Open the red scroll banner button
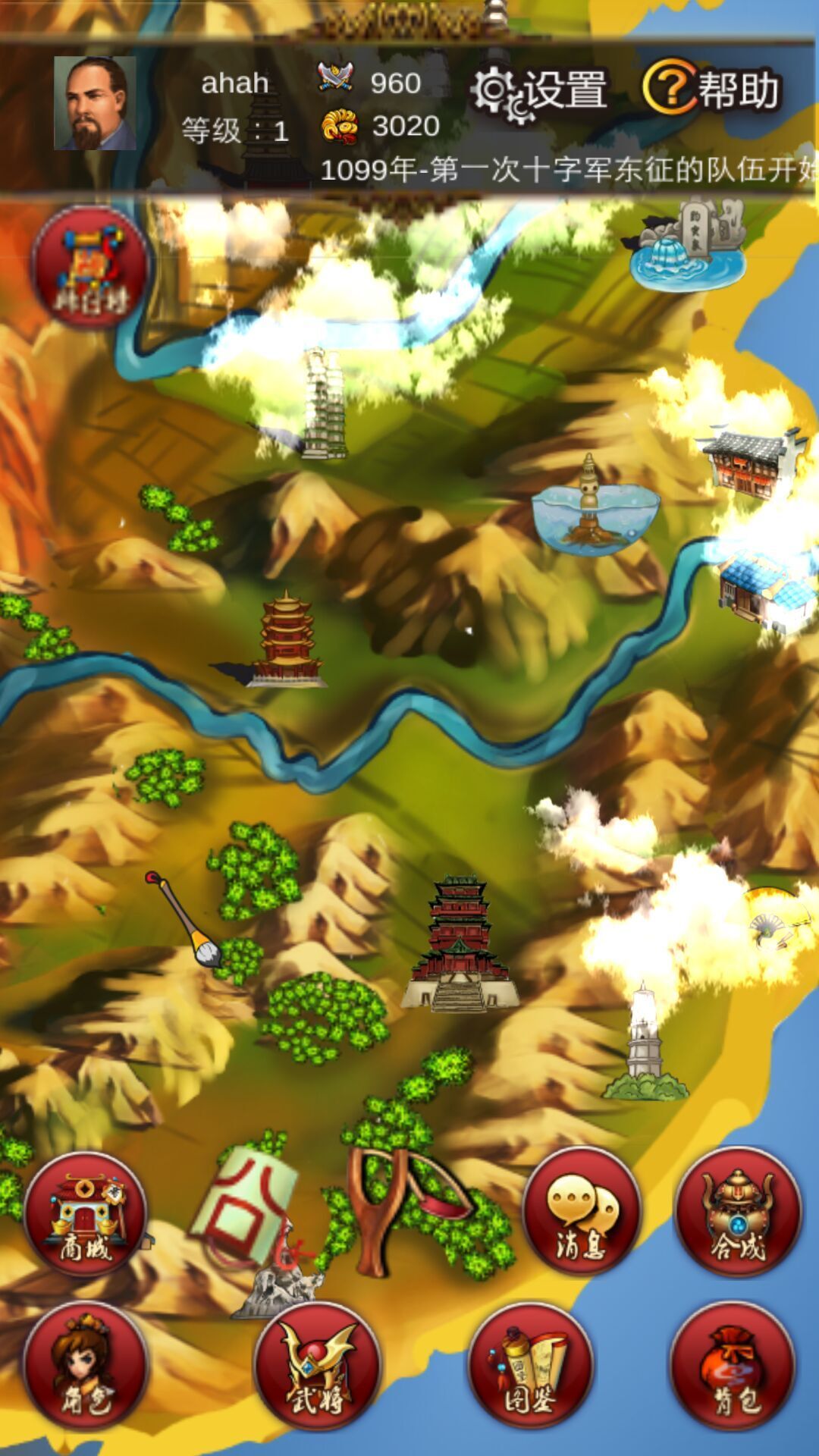 click(x=90, y=266)
